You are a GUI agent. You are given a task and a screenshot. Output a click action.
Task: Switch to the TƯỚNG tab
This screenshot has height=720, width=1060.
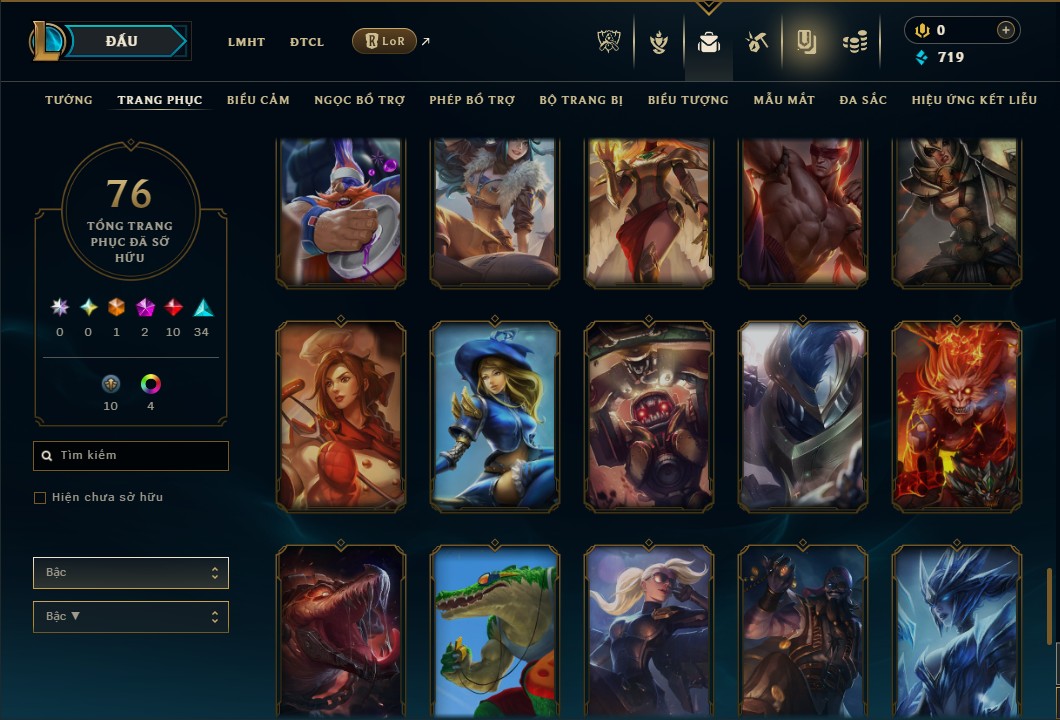coord(69,100)
